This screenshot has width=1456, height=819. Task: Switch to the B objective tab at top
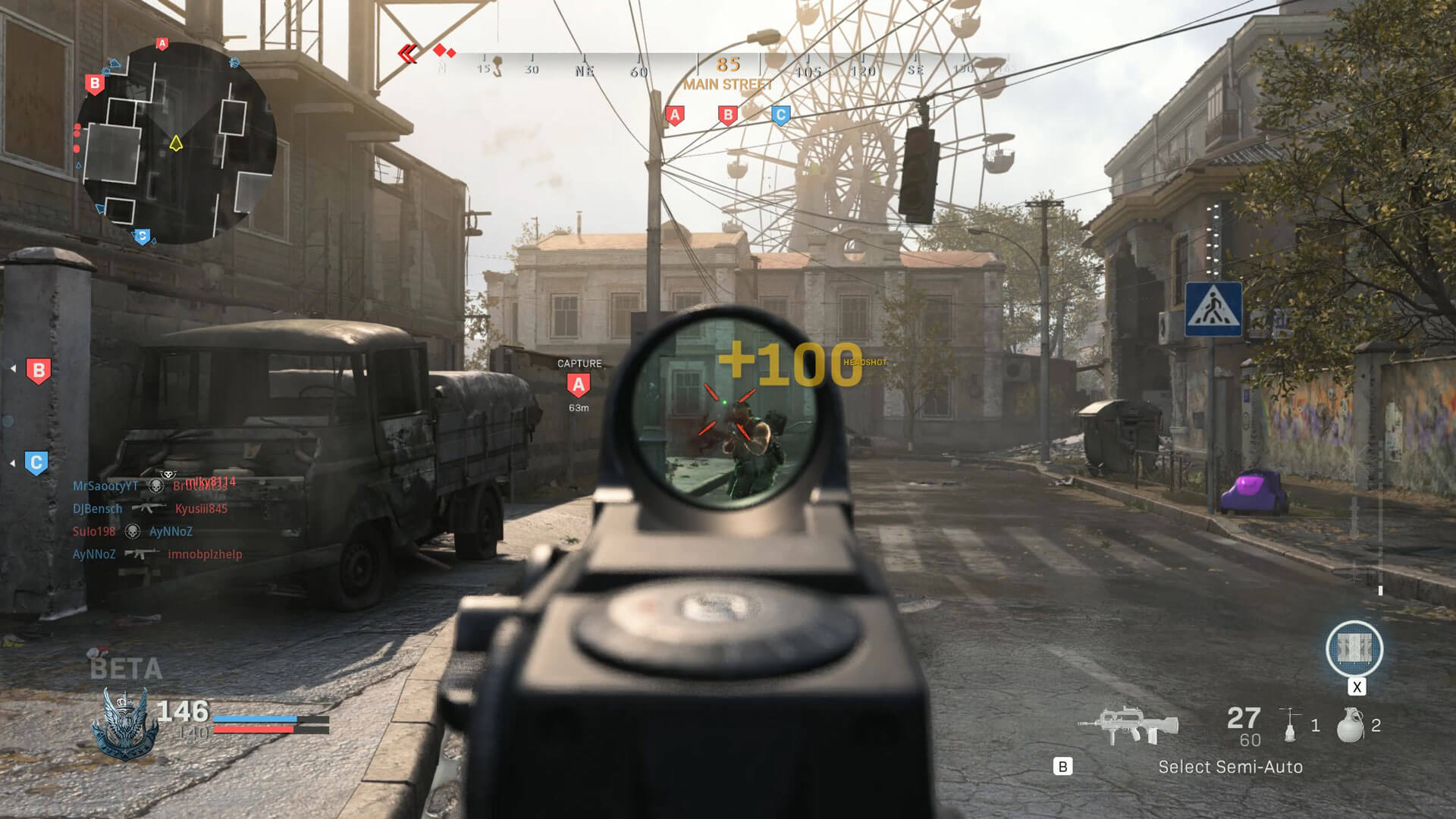click(x=726, y=115)
